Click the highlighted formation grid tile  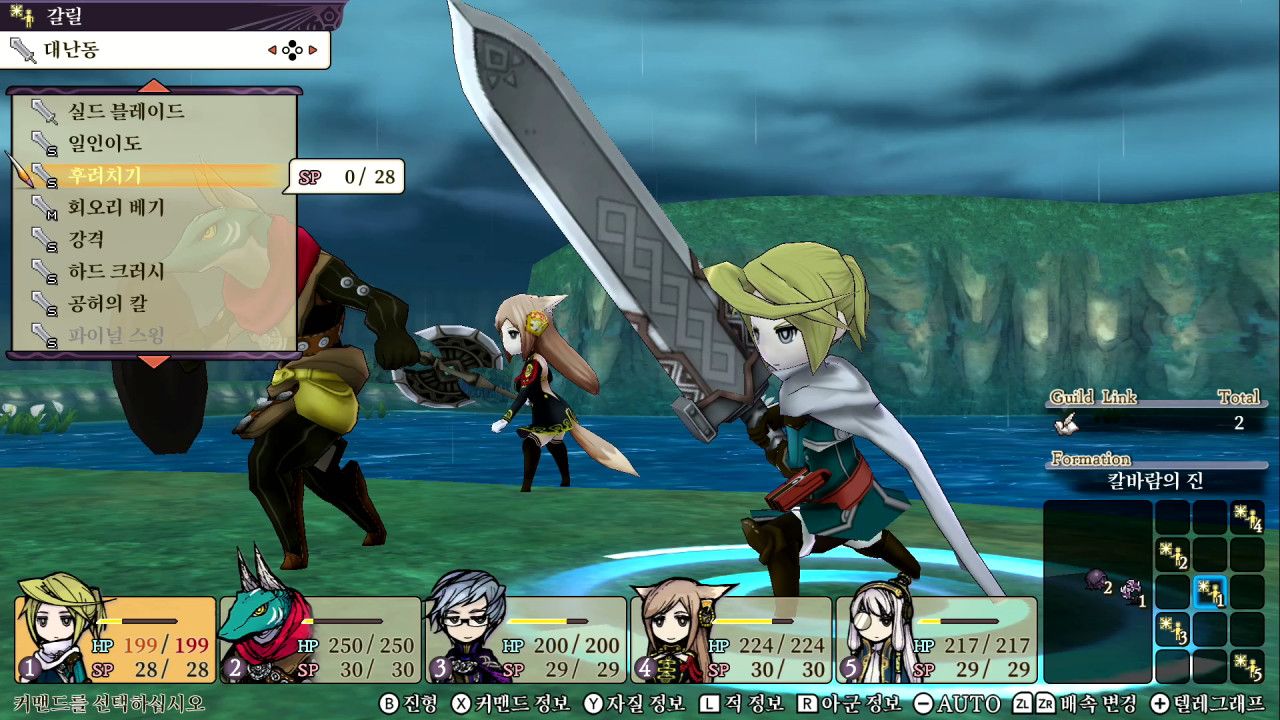1211,592
